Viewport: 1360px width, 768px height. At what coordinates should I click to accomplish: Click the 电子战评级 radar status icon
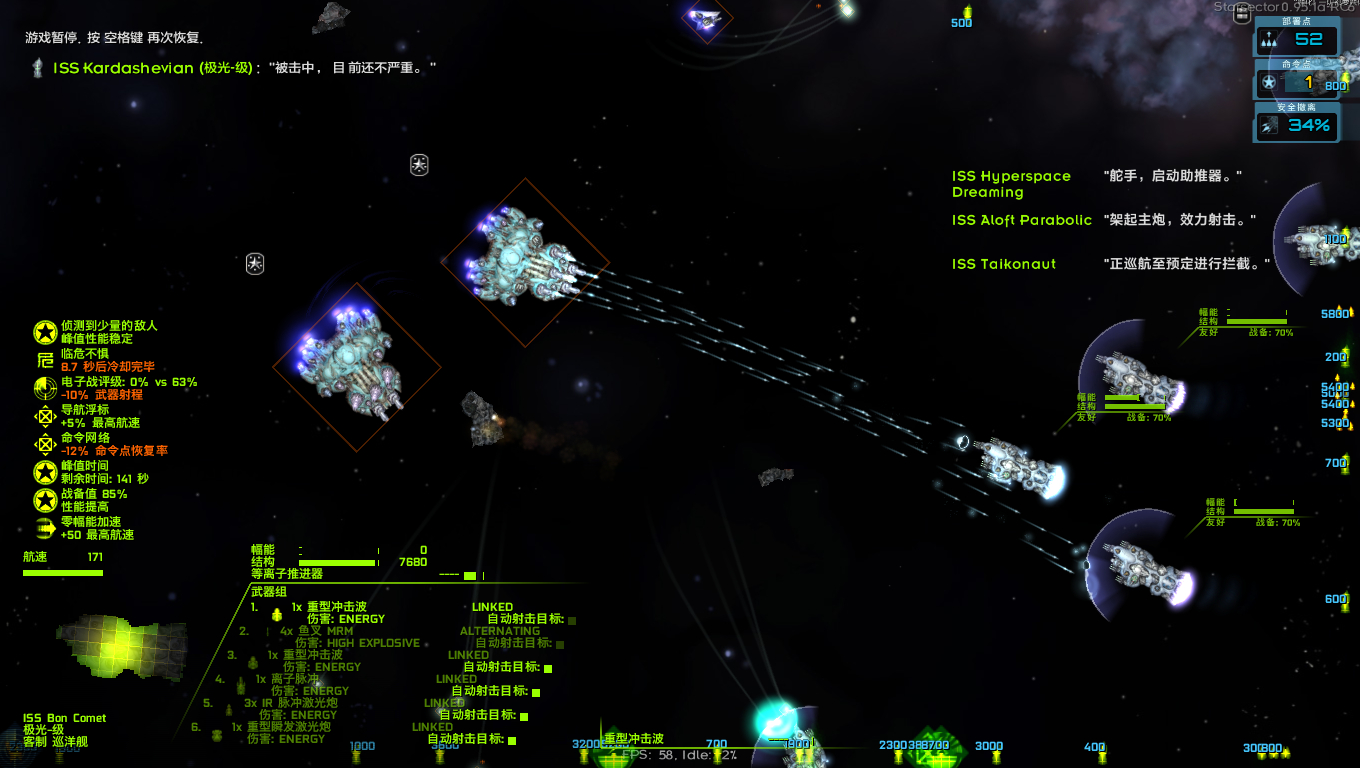(x=44, y=388)
